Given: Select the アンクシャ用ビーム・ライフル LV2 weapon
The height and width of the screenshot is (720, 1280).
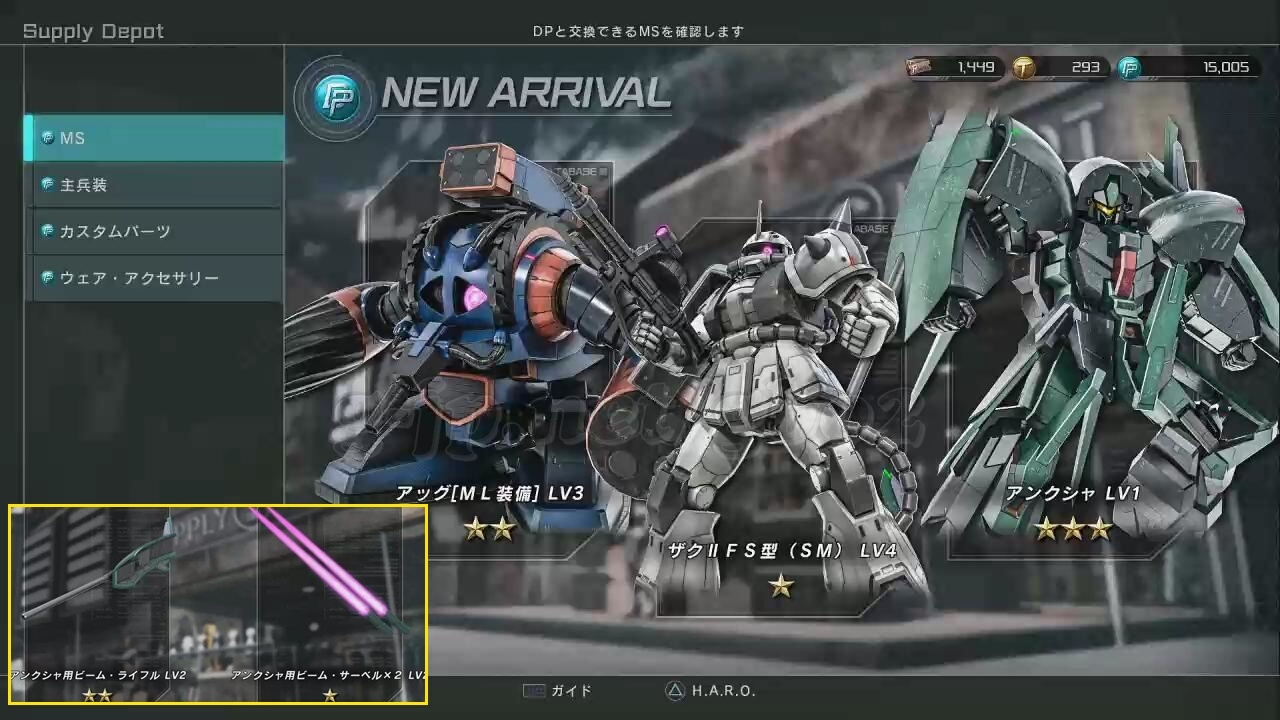Looking at the screenshot, I should 98,600.
